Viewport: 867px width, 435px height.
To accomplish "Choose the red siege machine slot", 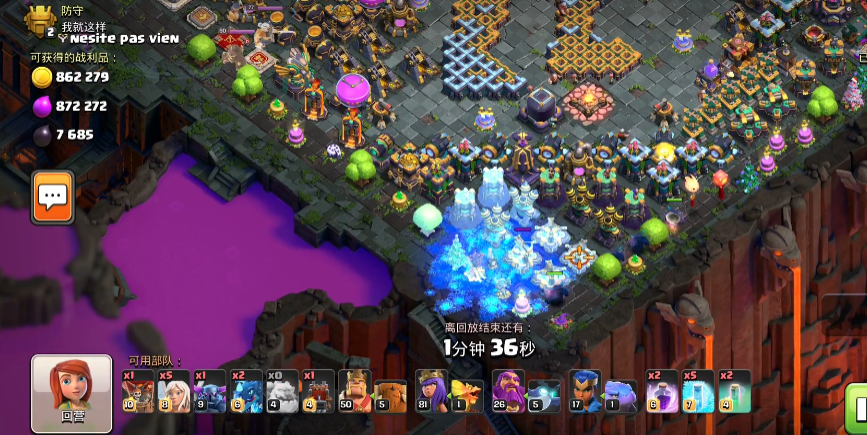I will [319, 391].
